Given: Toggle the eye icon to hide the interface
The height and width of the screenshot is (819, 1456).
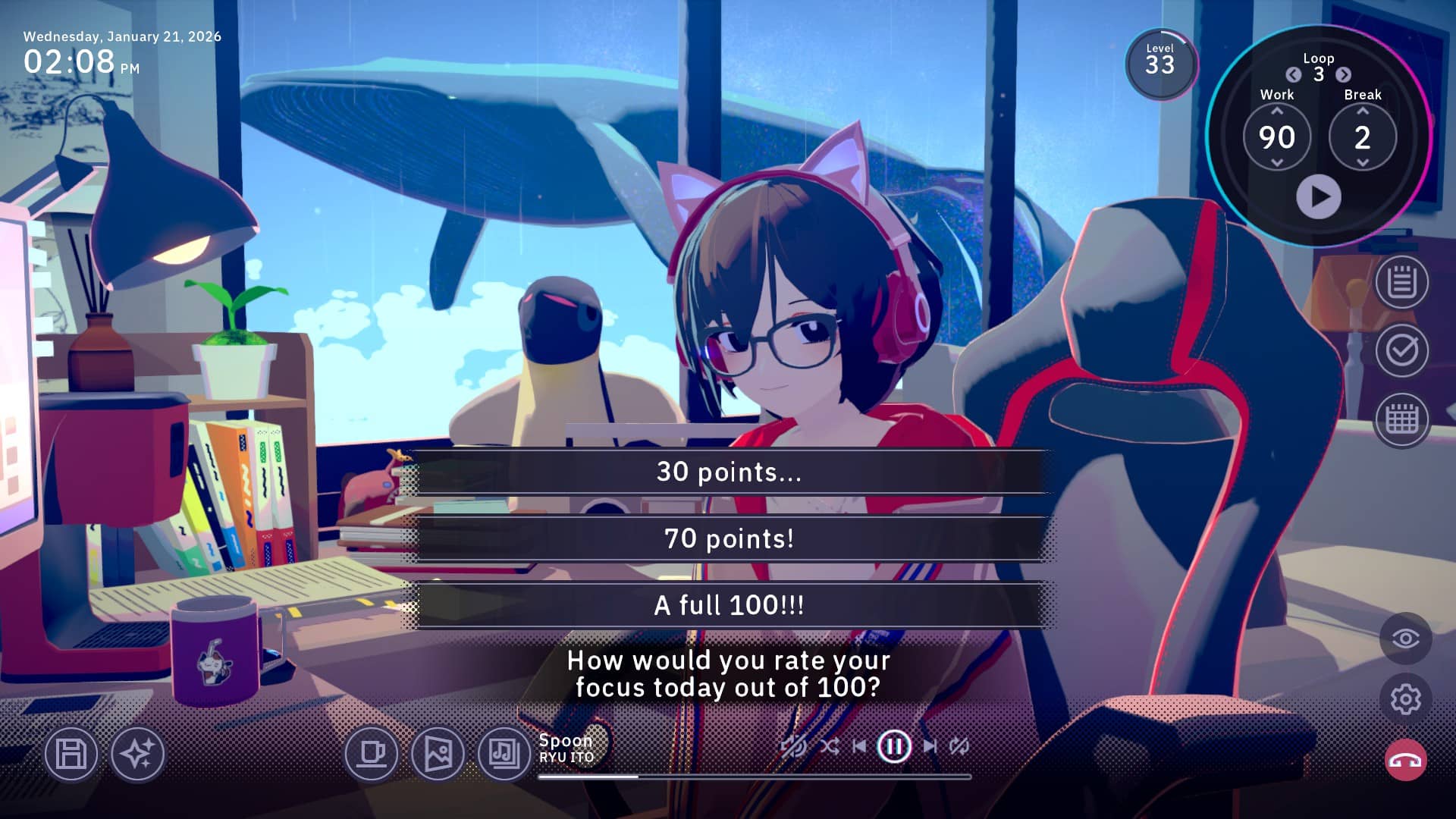Looking at the screenshot, I should (x=1405, y=639).
